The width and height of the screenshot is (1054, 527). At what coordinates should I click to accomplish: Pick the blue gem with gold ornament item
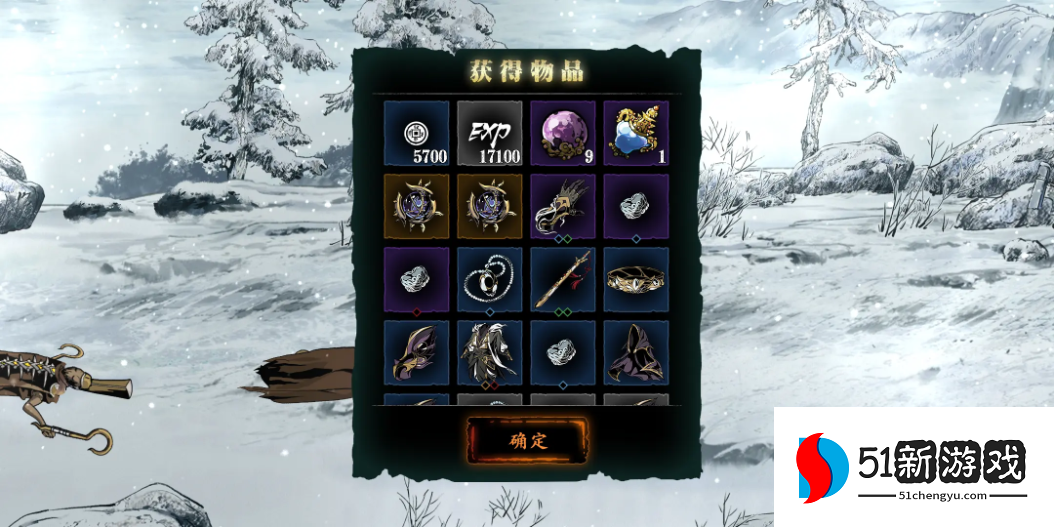click(x=636, y=133)
